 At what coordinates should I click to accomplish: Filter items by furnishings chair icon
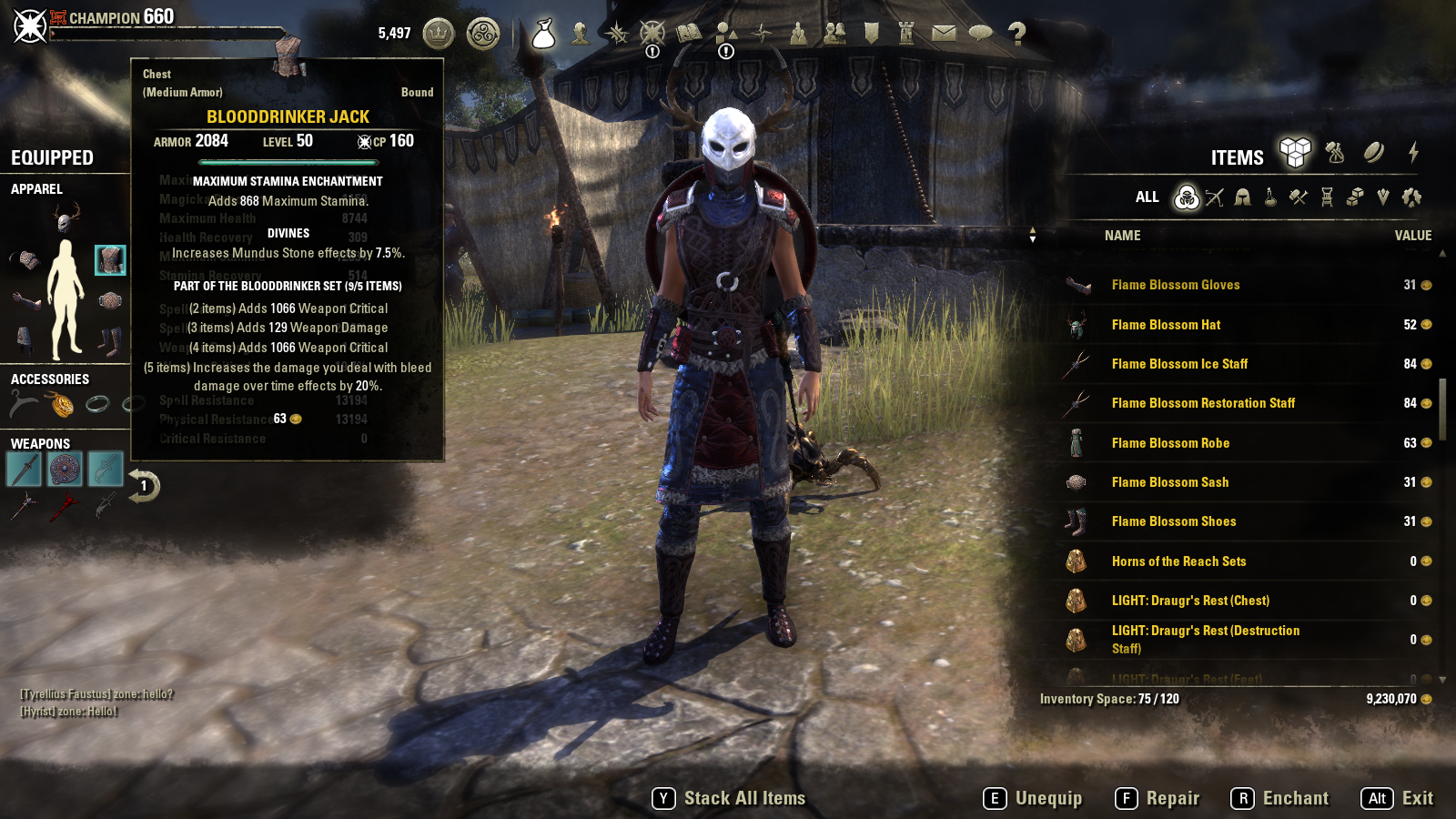(1327, 197)
